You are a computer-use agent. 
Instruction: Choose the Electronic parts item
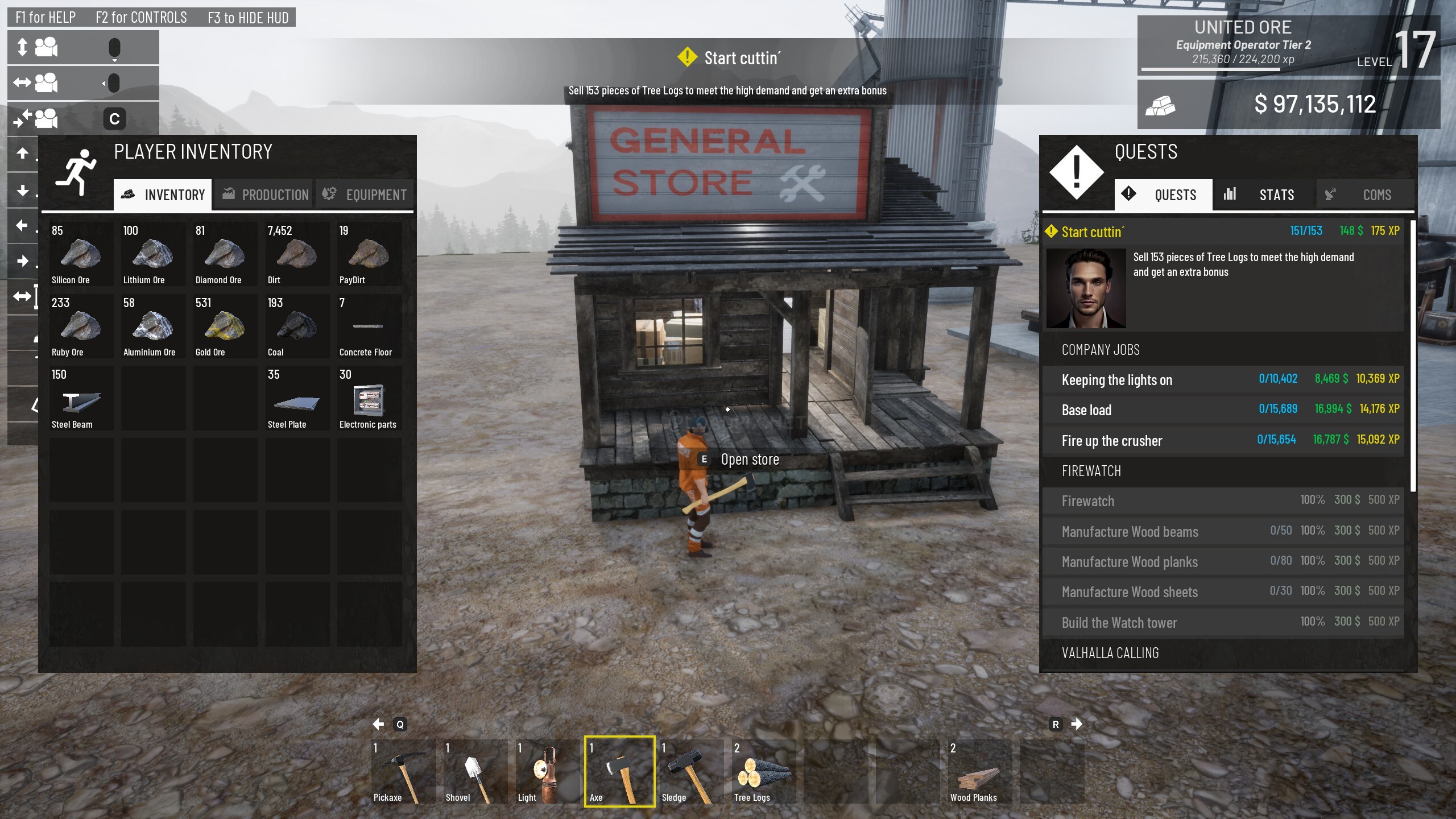[x=369, y=398]
